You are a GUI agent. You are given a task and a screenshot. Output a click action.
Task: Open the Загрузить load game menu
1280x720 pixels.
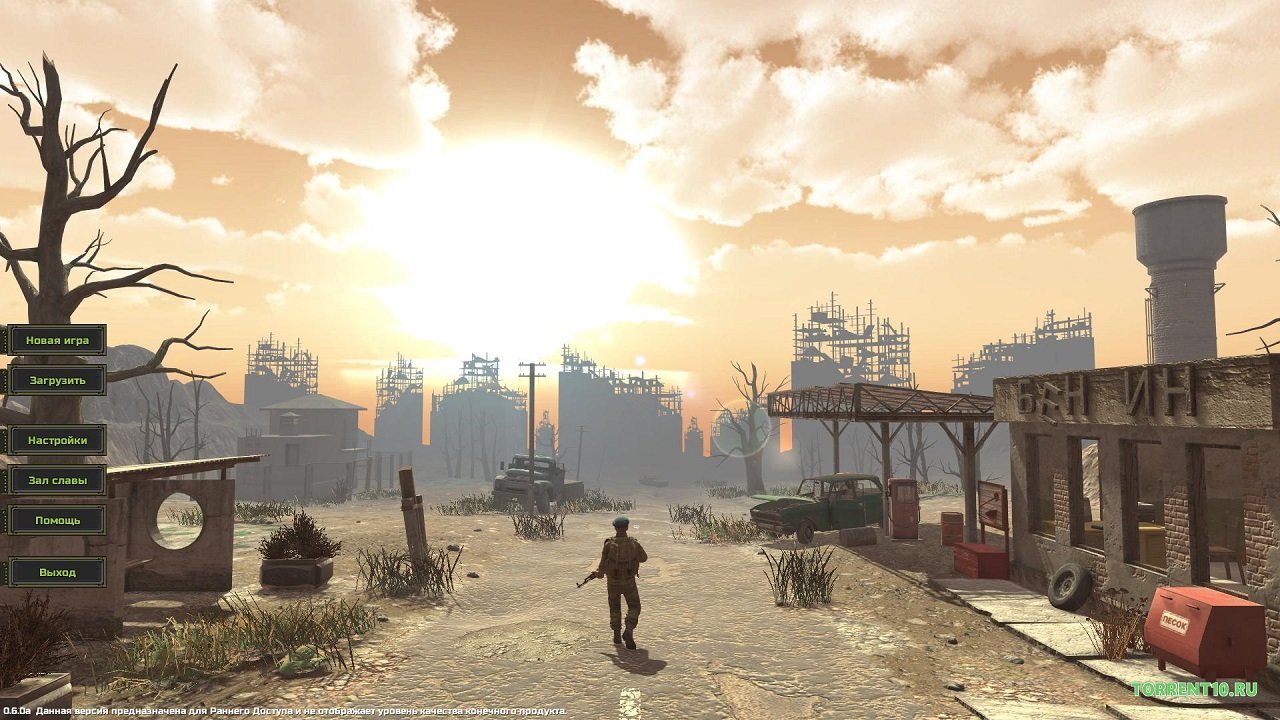pyautogui.click(x=55, y=381)
